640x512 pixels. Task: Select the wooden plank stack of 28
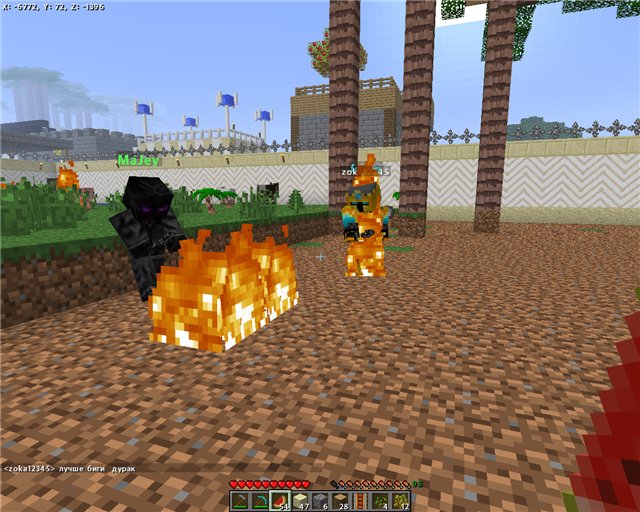(x=340, y=500)
